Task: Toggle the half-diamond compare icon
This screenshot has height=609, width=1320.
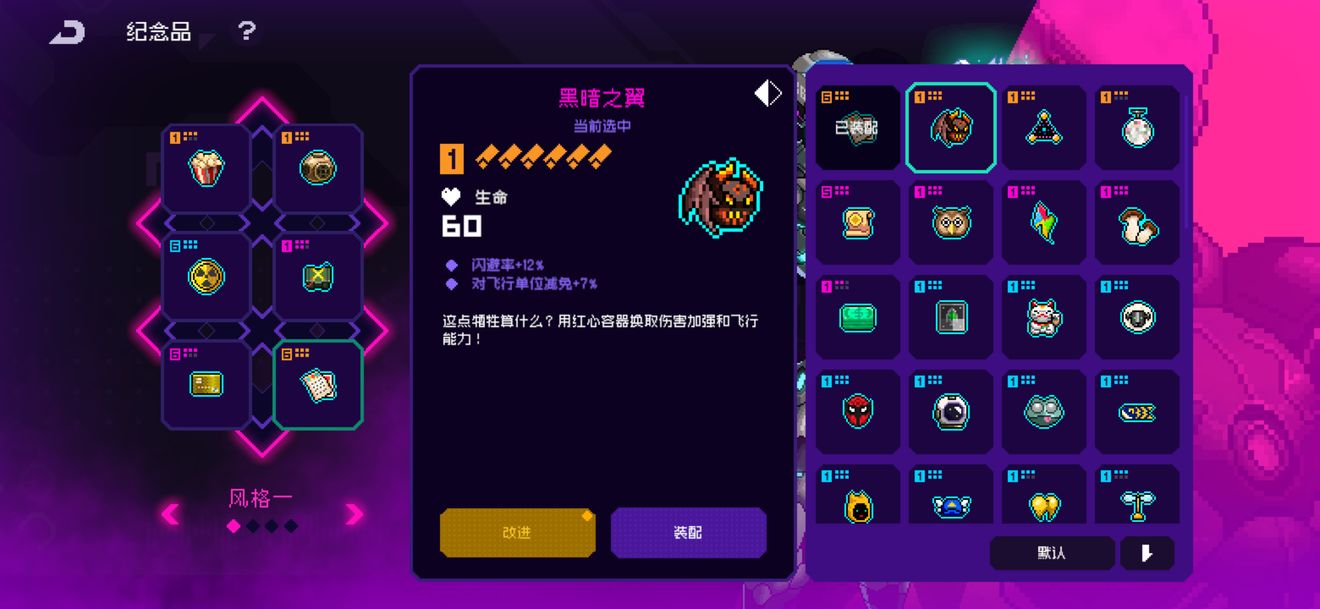Action: [x=767, y=93]
